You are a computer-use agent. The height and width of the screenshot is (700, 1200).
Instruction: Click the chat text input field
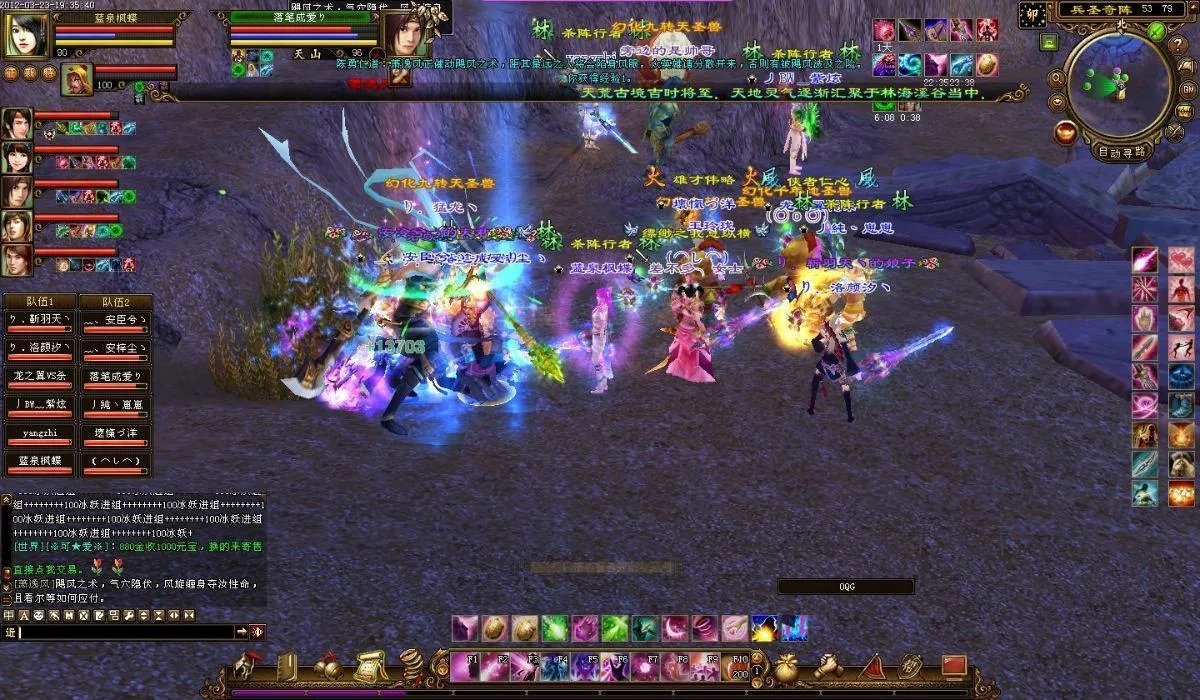[x=125, y=632]
